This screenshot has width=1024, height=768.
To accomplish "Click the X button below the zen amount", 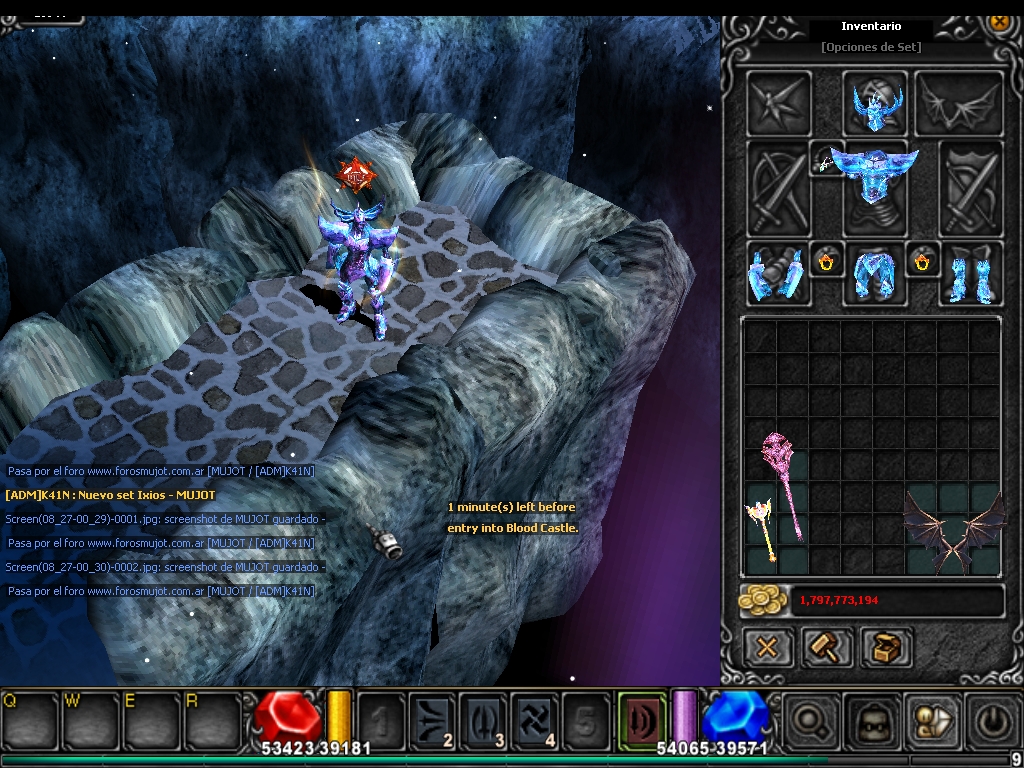I will click(767, 647).
